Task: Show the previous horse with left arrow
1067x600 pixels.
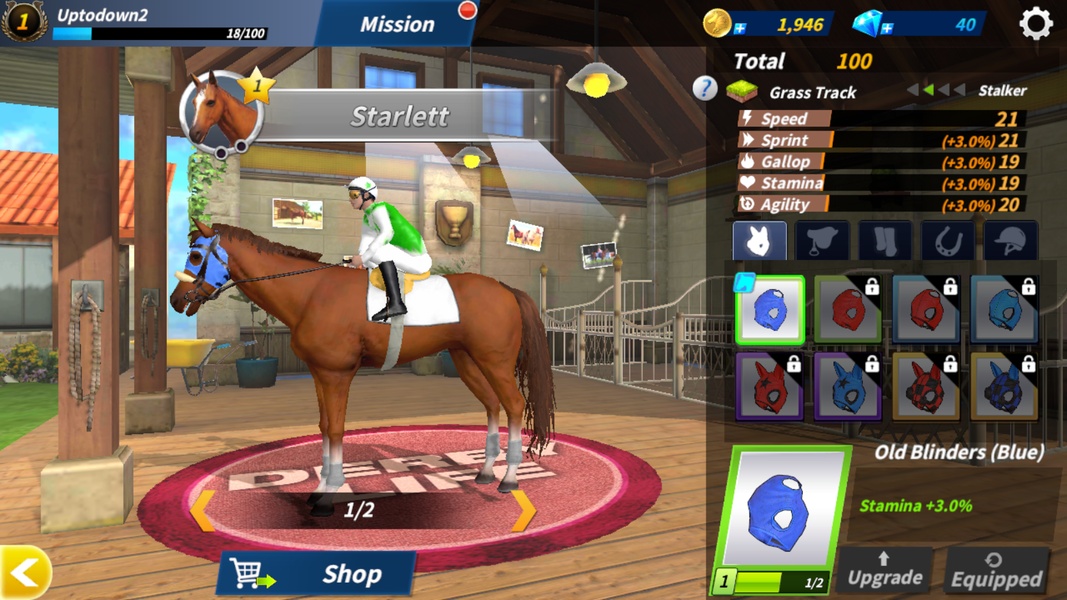Action: 203,510
